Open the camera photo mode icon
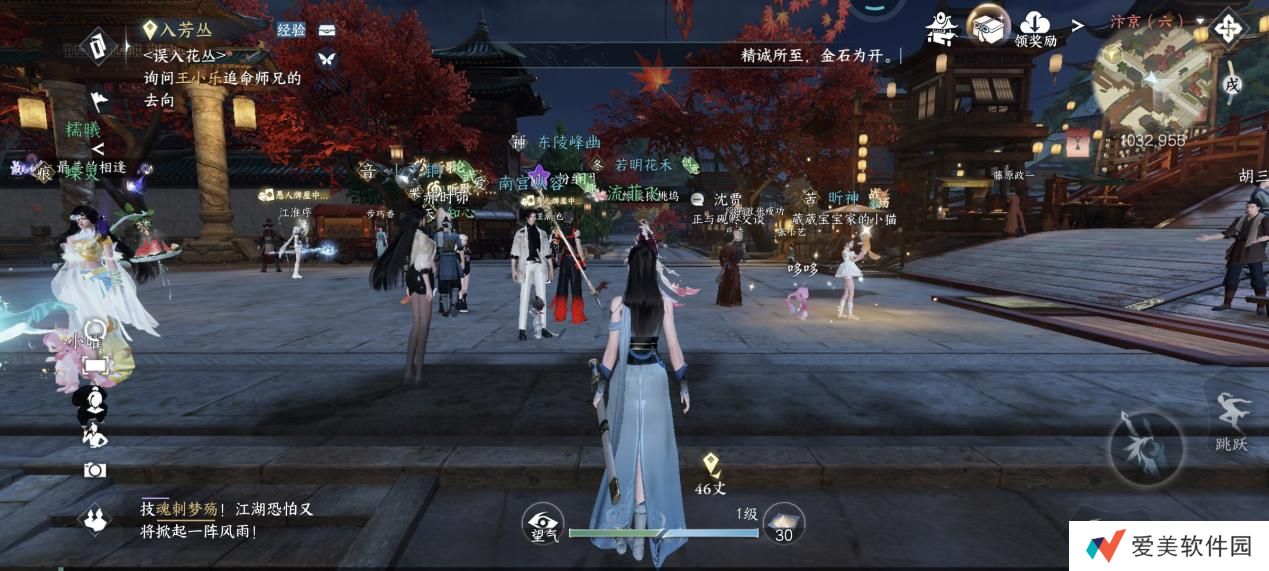The height and width of the screenshot is (571, 1269). 95,470
